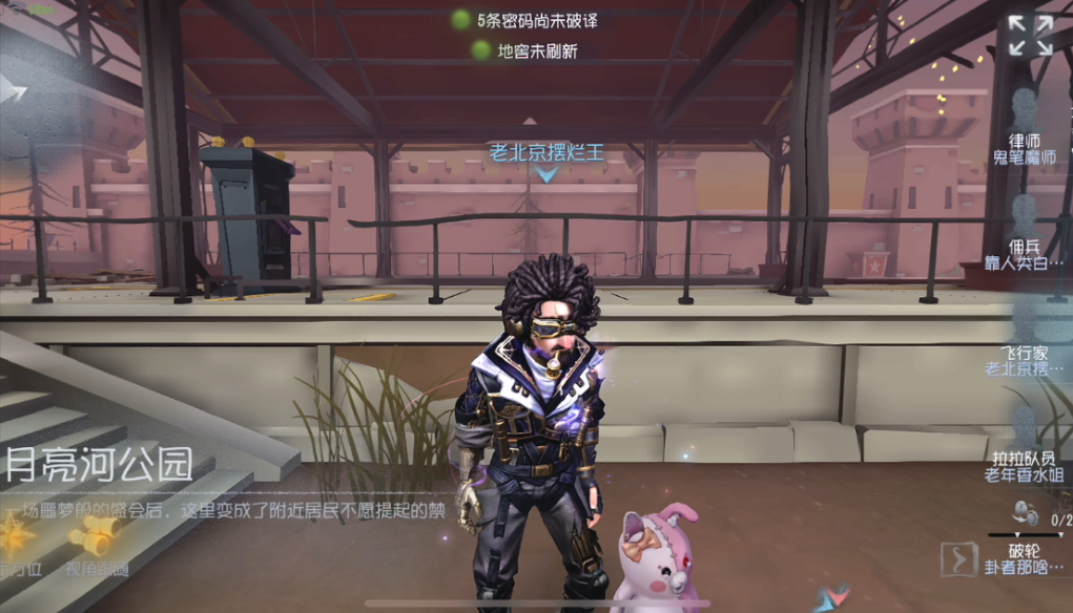Open the 5条密码尚未破译 objective tracker

point(516,19)
